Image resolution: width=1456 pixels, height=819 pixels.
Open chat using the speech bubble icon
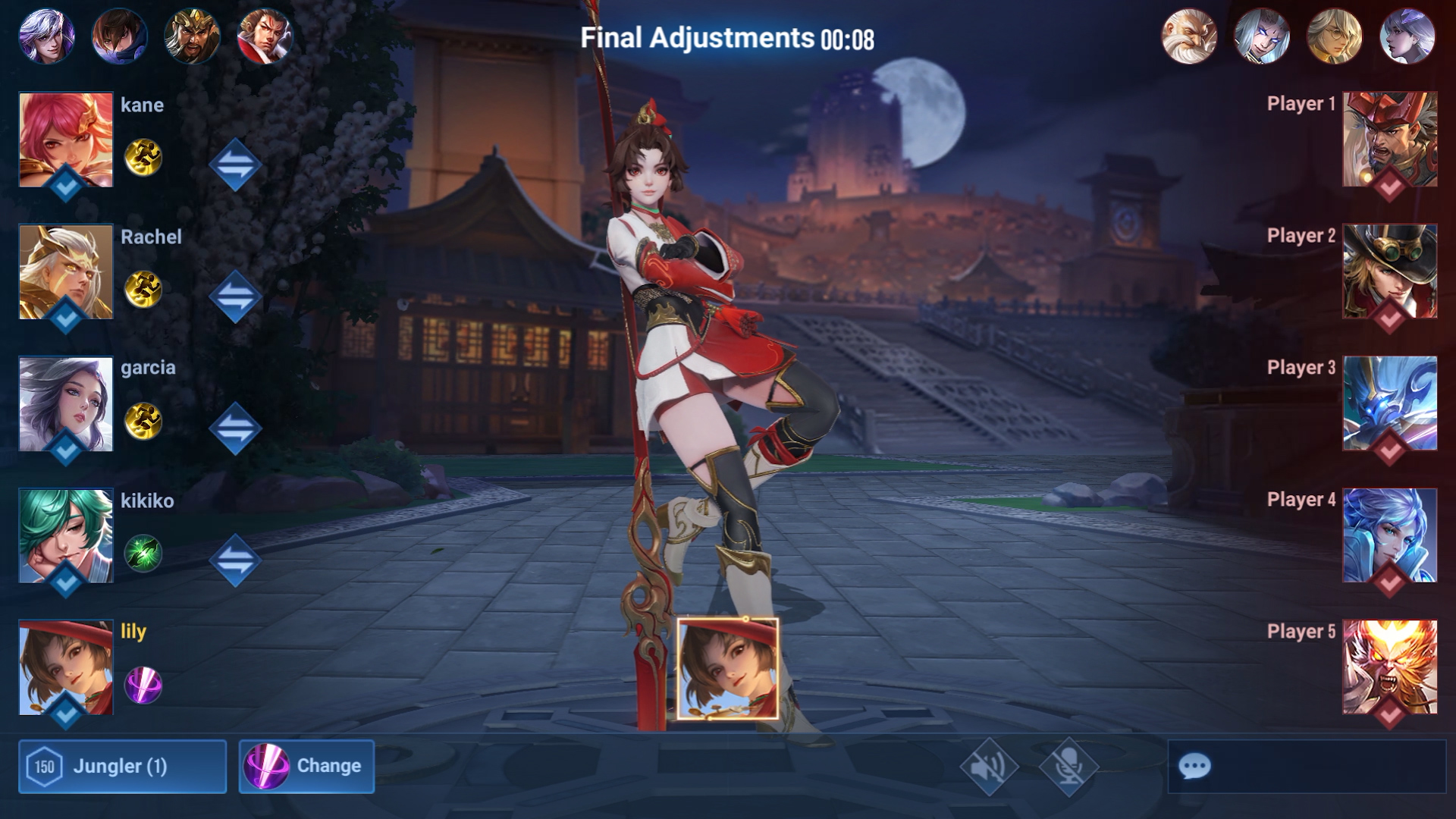1196,767
